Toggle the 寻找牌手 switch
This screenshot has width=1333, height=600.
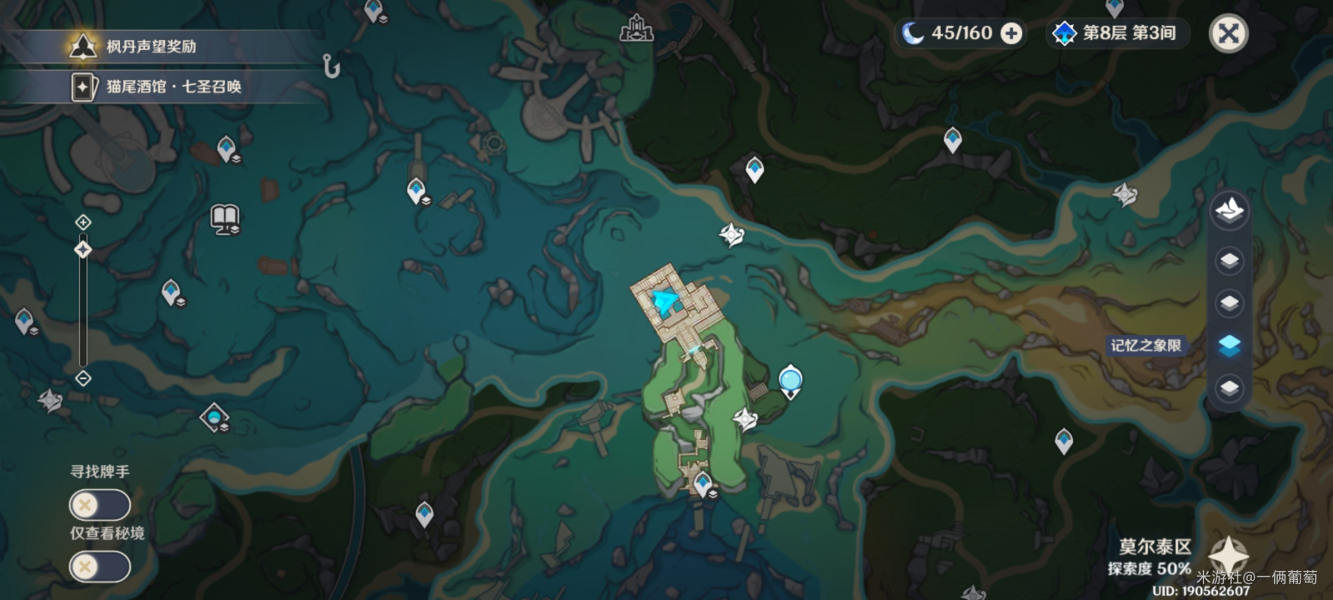coord(99,505)
